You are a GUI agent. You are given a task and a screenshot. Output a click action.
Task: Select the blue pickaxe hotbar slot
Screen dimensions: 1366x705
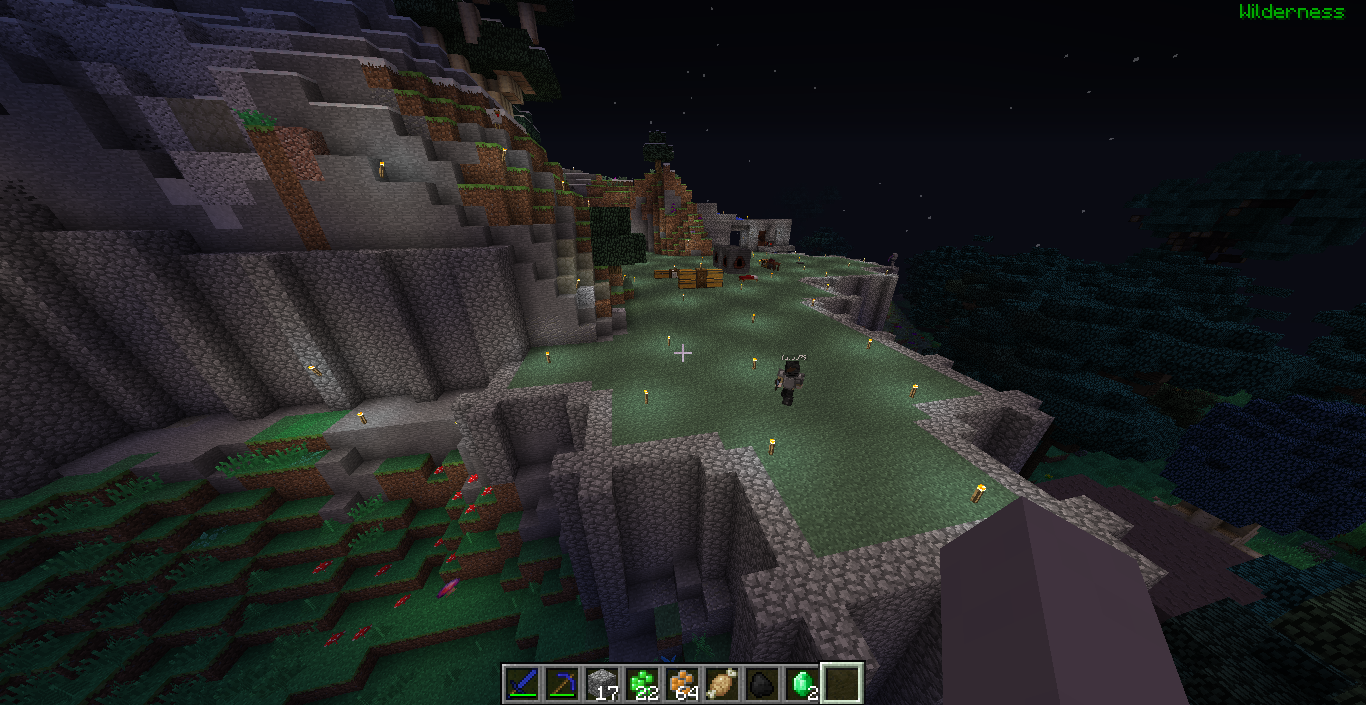[561, 684]
